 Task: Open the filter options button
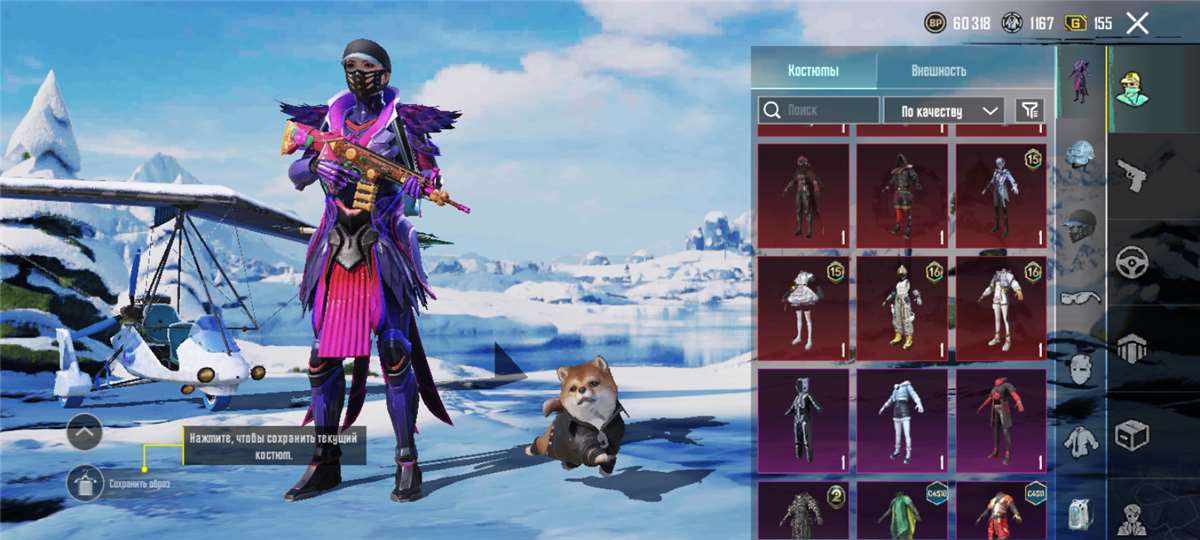click(1029, 110)
